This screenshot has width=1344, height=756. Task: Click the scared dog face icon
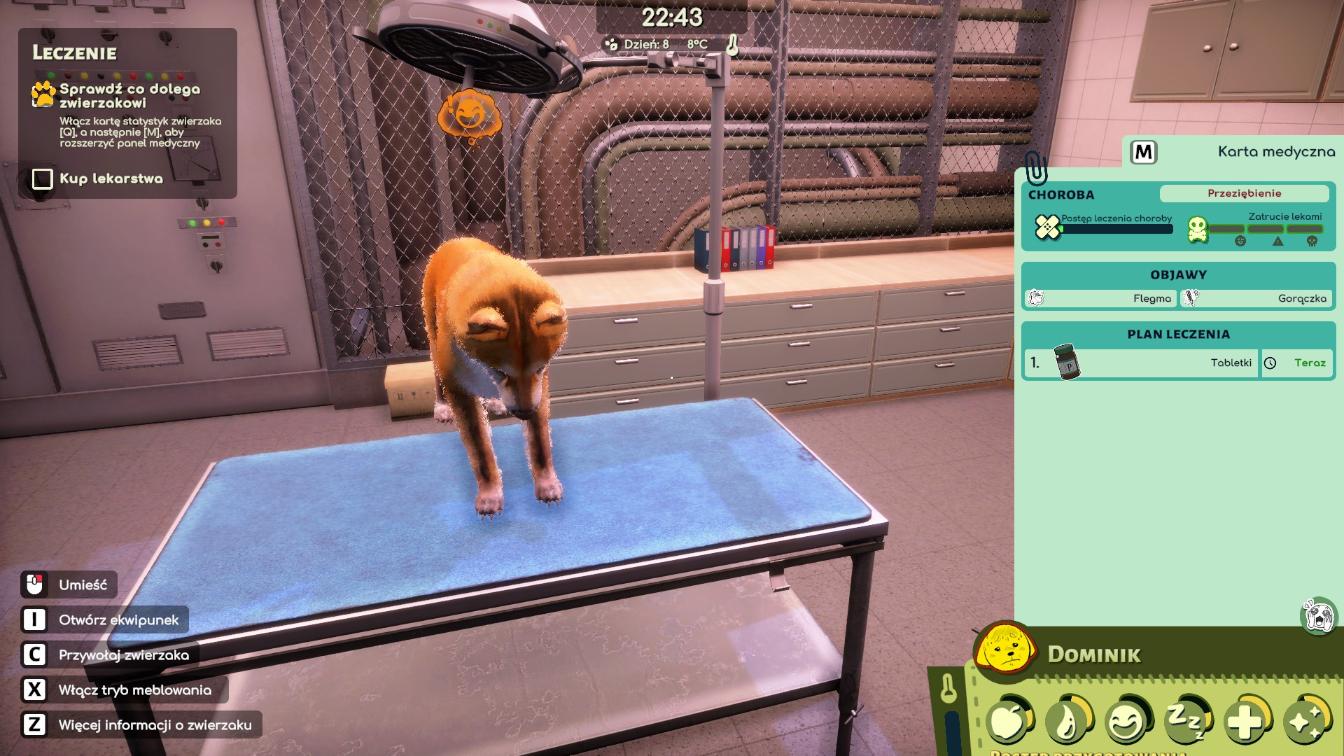pos(1319,616)
